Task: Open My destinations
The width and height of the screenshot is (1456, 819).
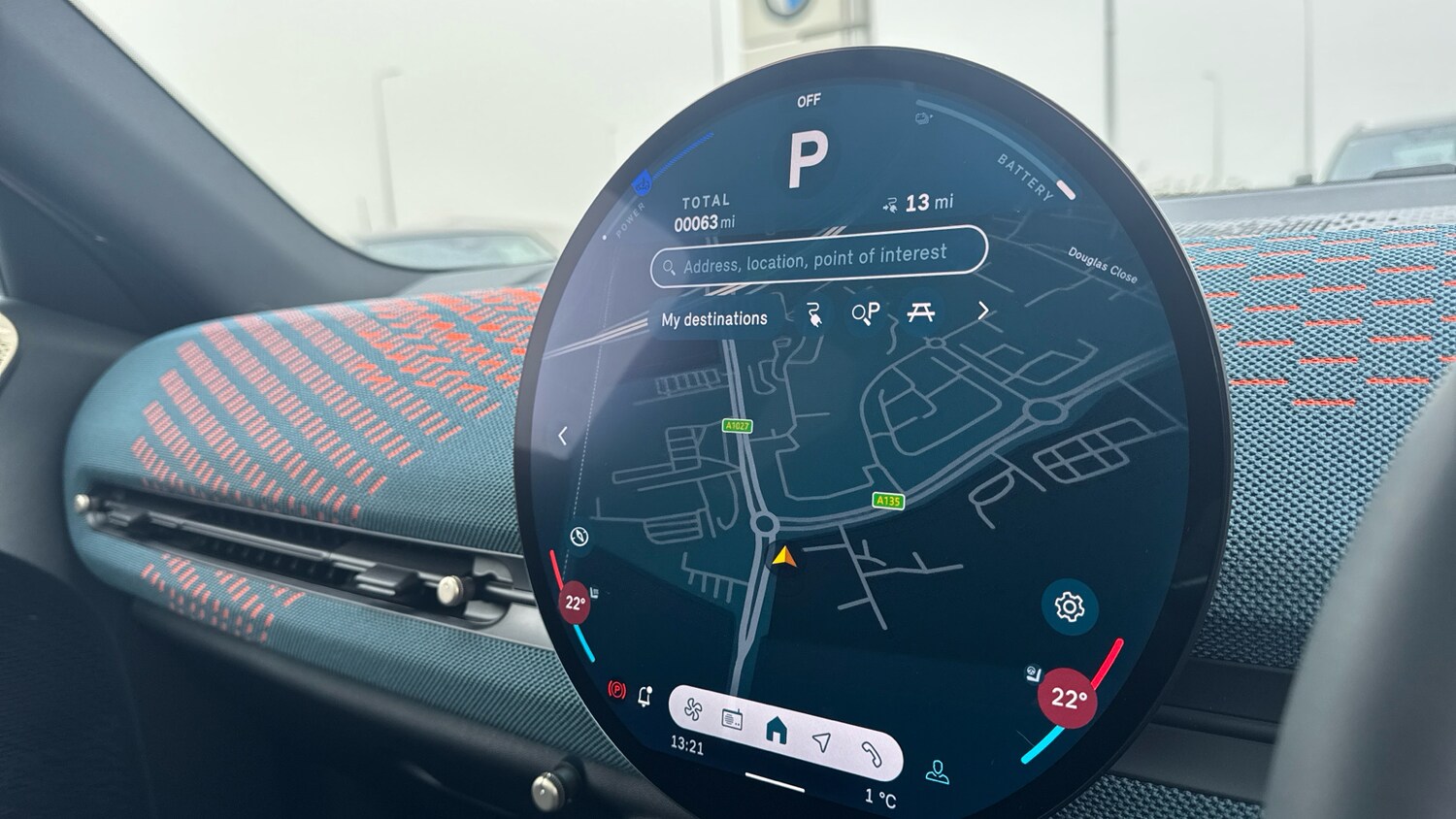Action: [714, 318]
